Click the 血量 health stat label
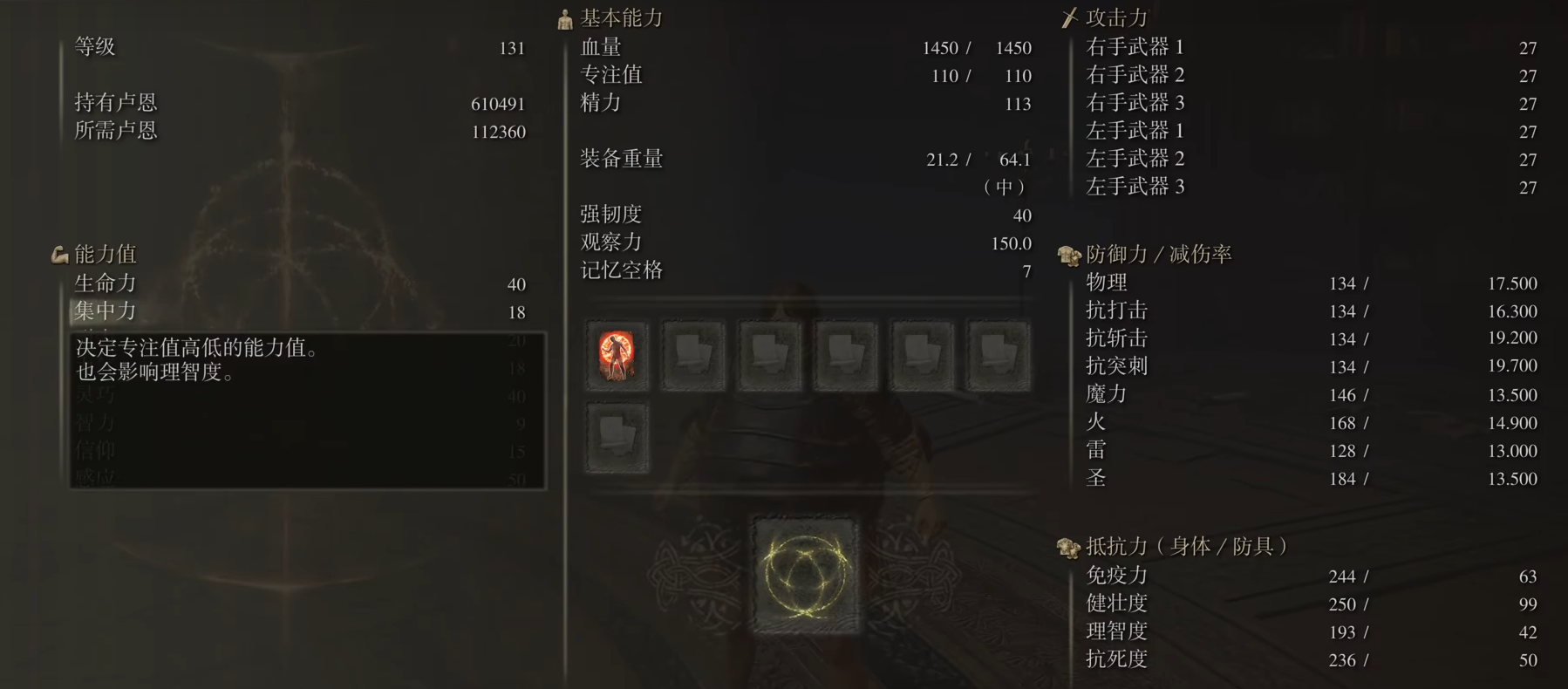This screenshot has width=1568, height=689. [x=602, y=48]
